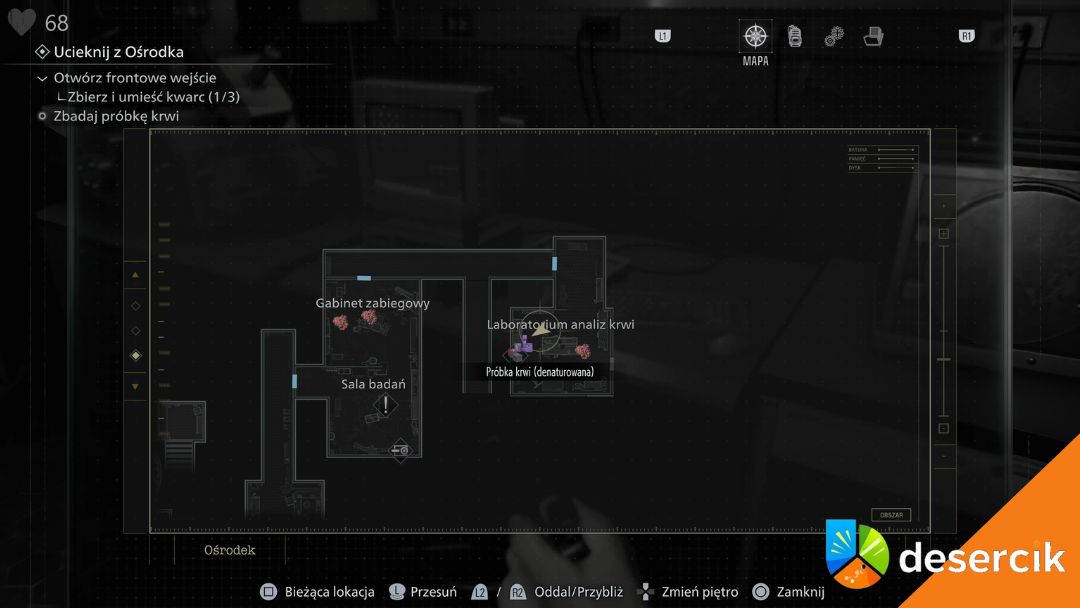
Task: Select the purple blood sample map marker
Action: coord(523,347)
